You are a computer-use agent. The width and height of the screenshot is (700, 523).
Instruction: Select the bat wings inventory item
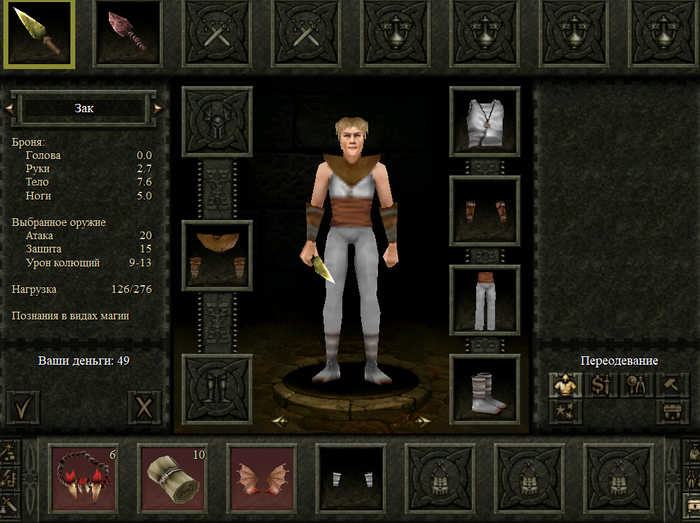[x=261, y=472]
